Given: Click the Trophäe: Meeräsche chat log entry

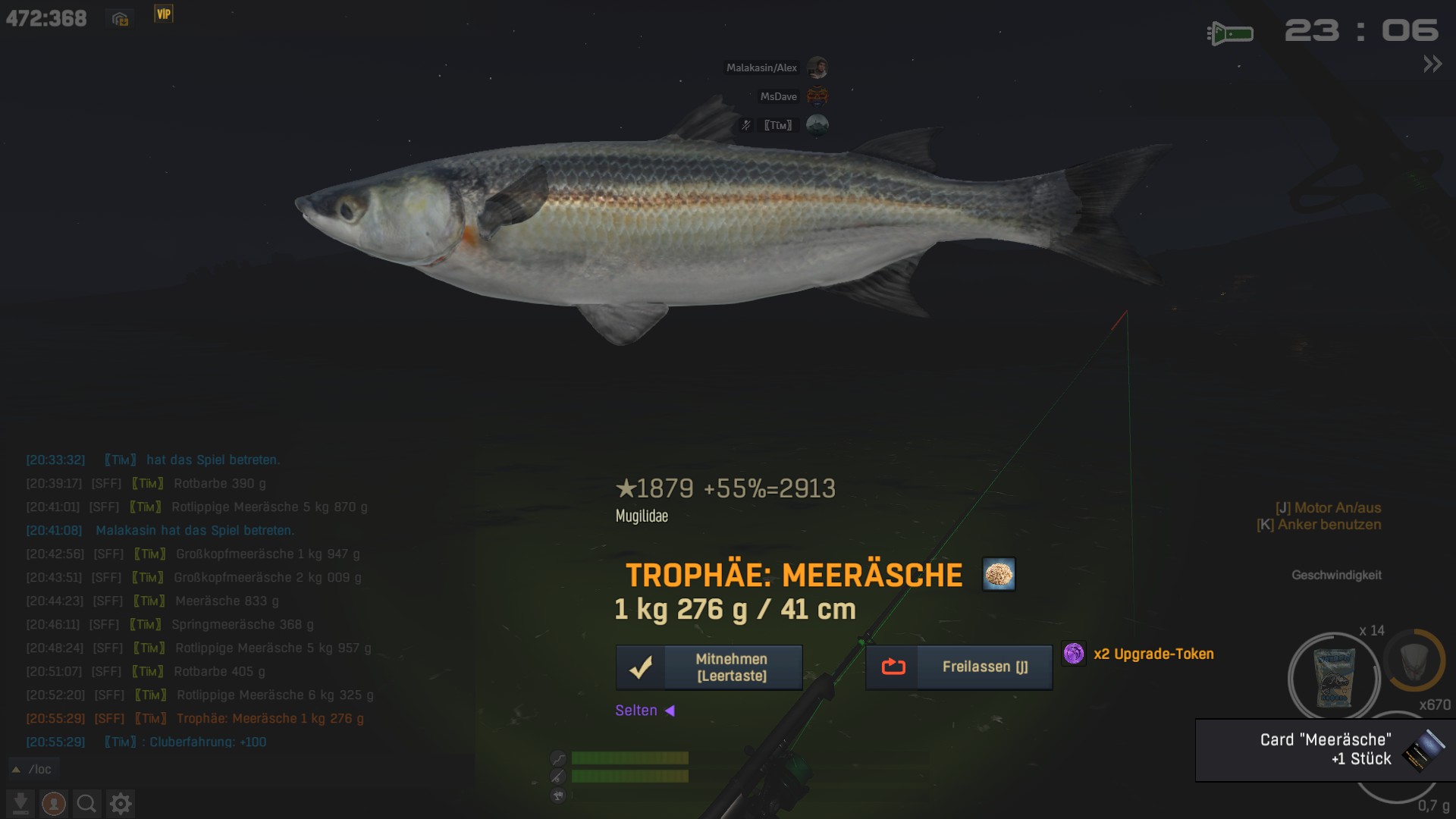Looking at the screenshot, I should tap(269, 718).
